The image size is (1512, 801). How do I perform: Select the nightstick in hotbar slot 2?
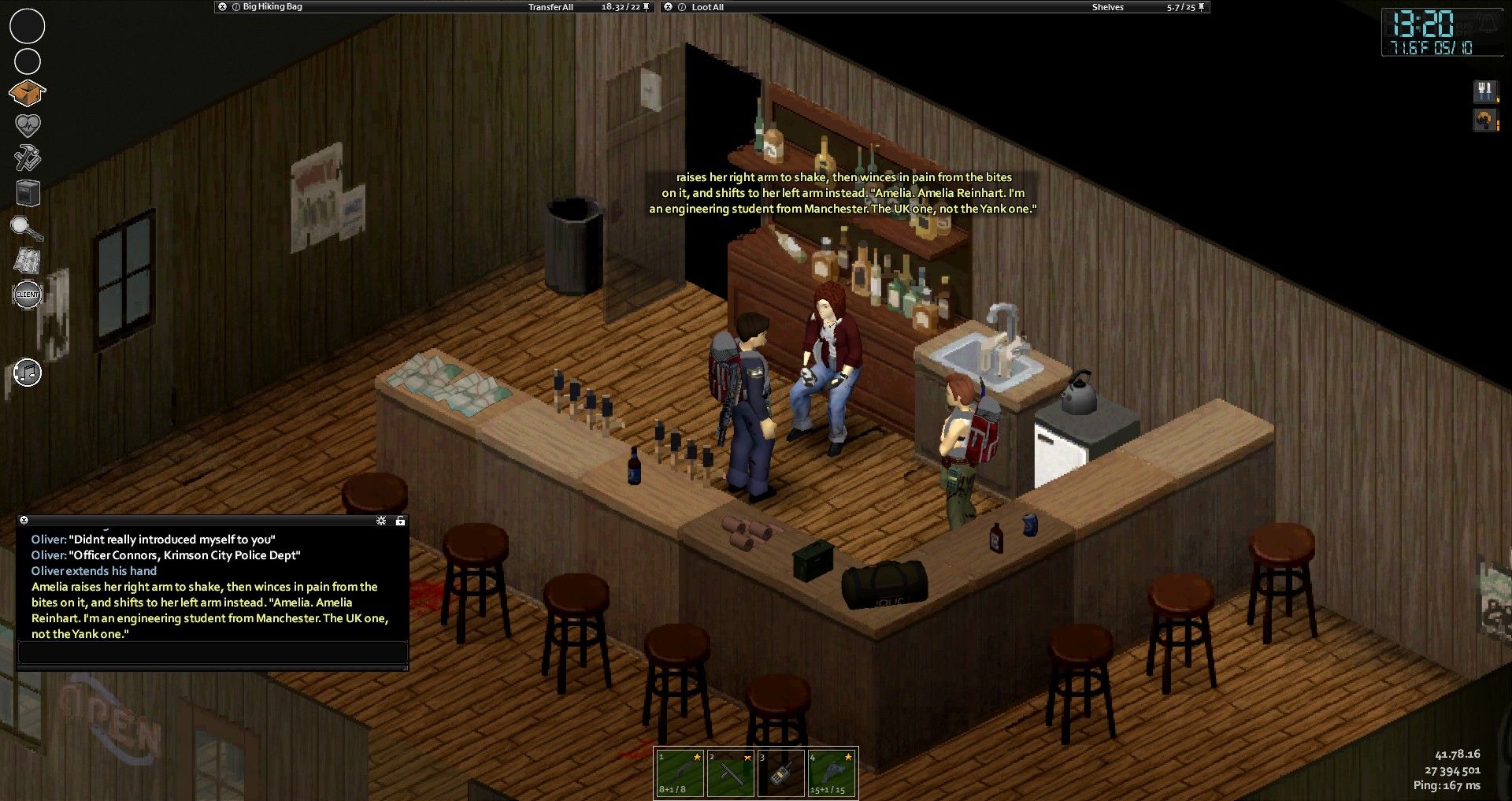click(730, 773)
